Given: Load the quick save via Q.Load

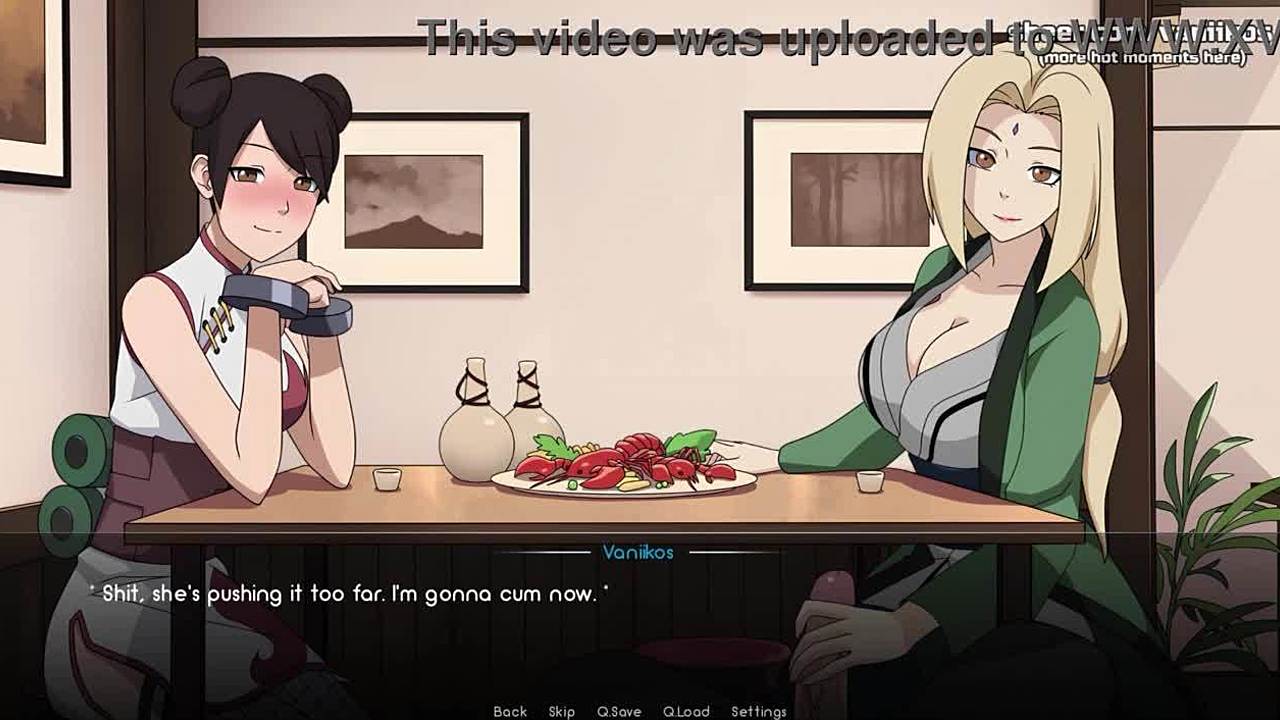Looking at the screenshot, I should 686,711.
